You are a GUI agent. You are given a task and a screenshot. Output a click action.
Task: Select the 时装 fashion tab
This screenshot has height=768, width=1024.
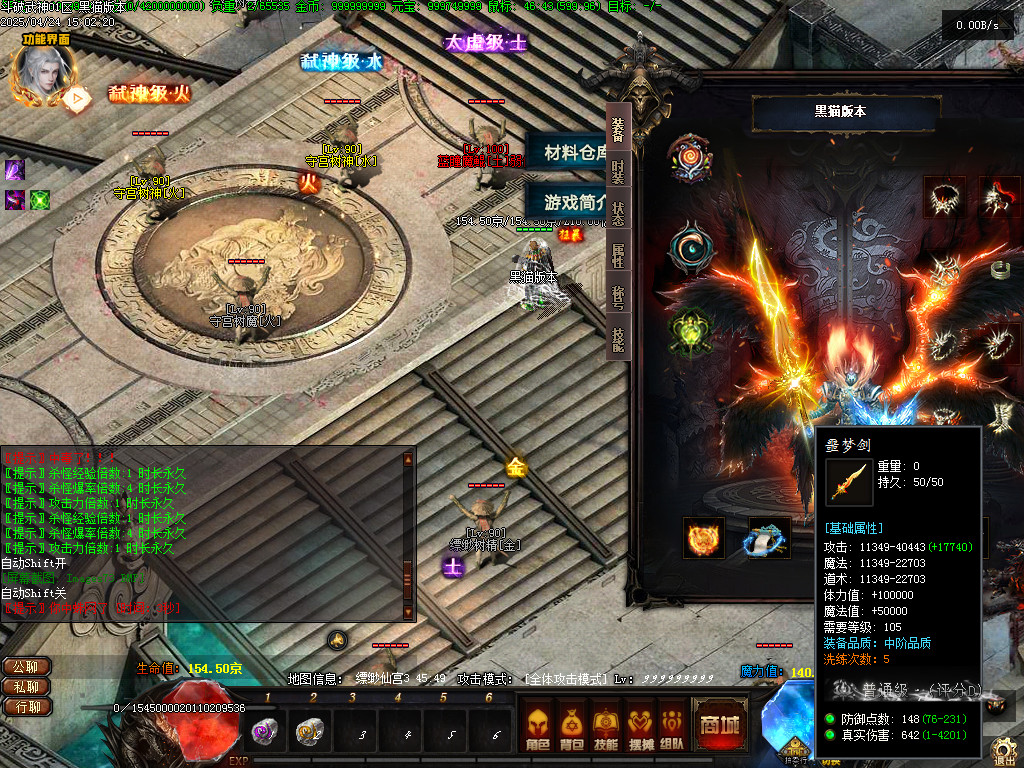(618, 170)
